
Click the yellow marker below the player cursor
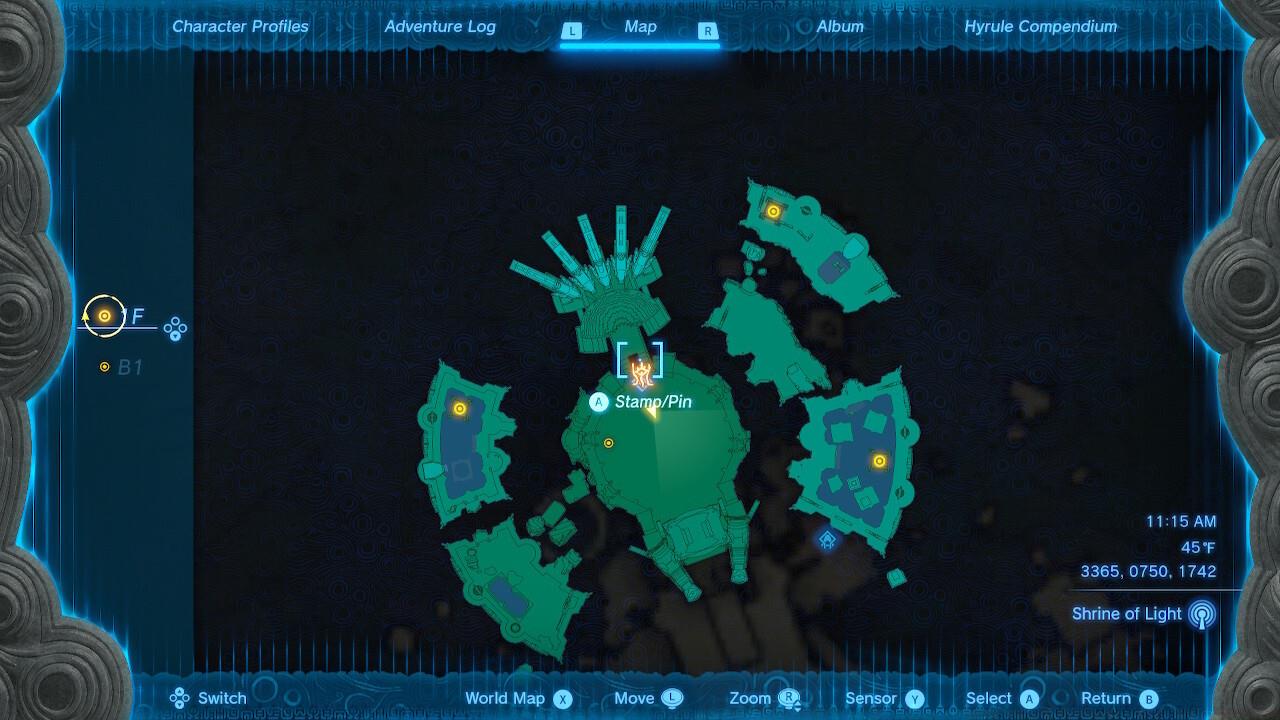coord(609,441)
